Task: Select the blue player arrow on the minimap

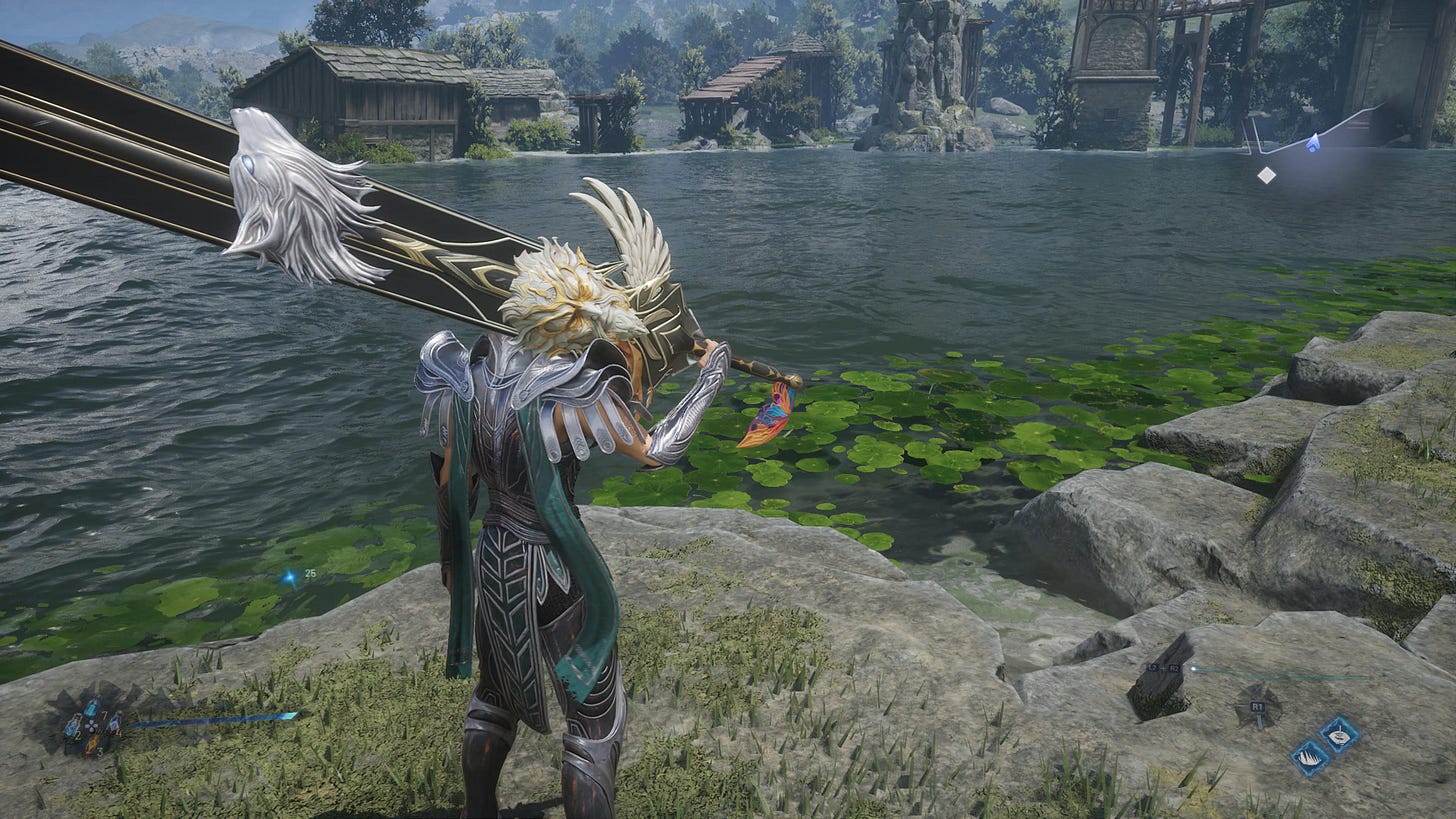Action: click(x=1313, y=144)
